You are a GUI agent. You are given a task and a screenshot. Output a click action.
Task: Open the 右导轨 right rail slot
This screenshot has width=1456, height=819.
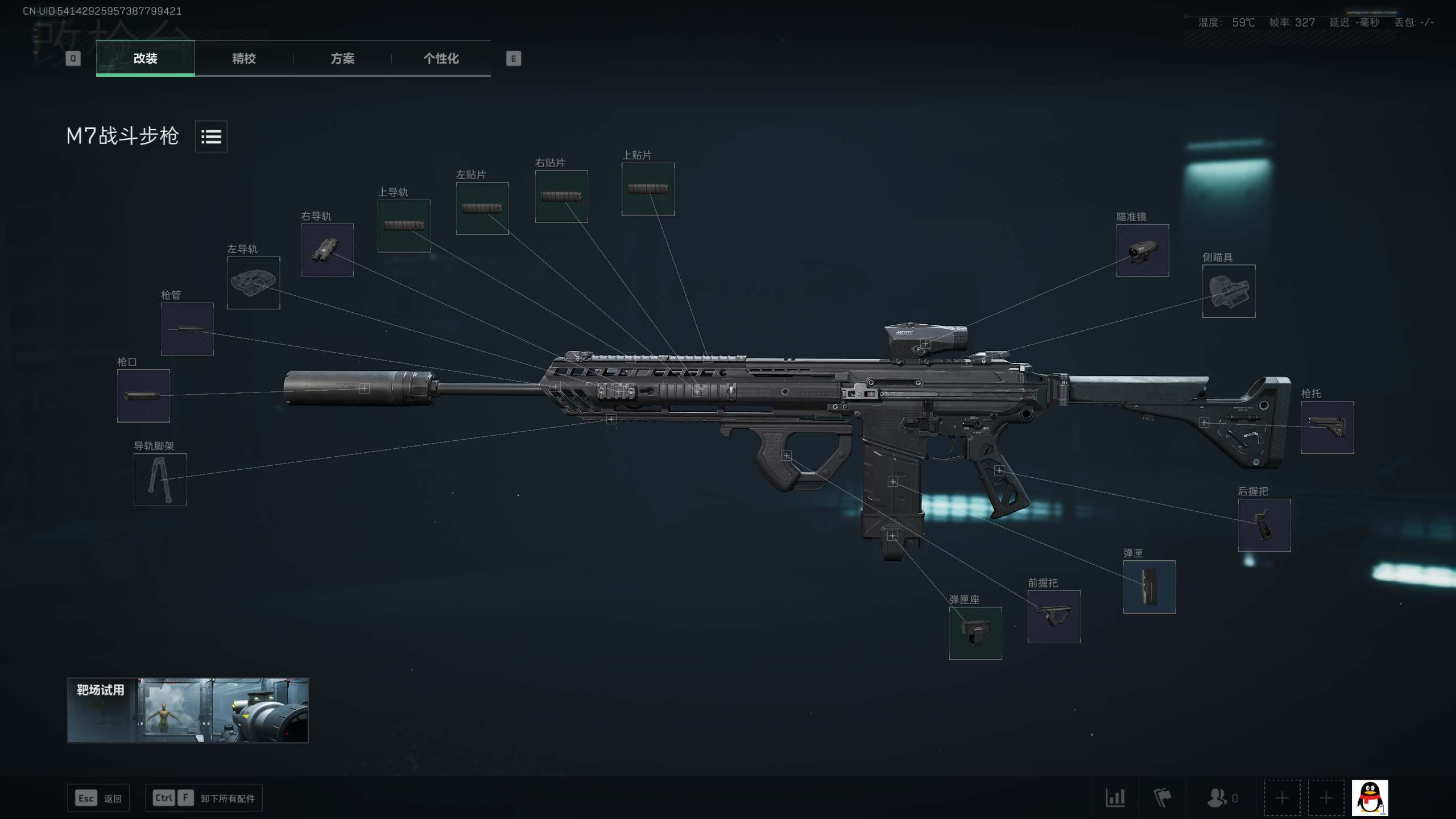(327, 250)
